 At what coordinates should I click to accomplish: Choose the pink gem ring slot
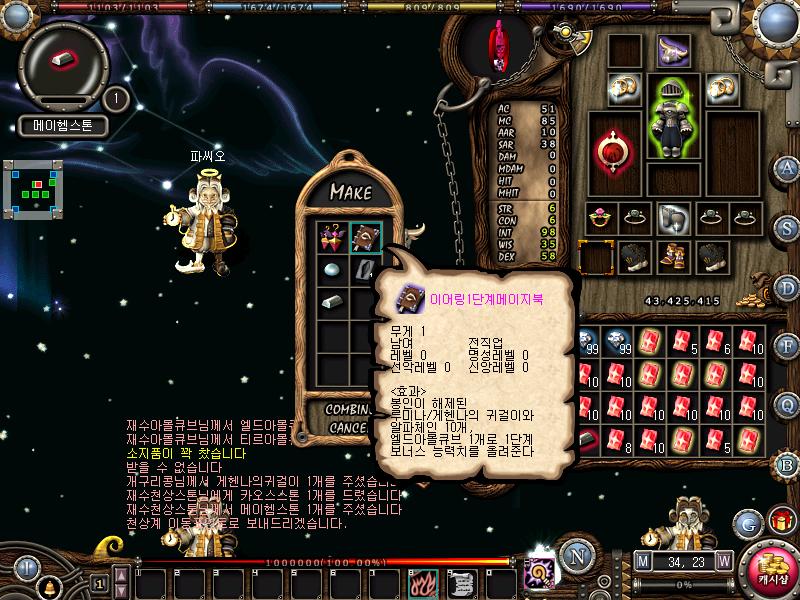coord(599,217)
